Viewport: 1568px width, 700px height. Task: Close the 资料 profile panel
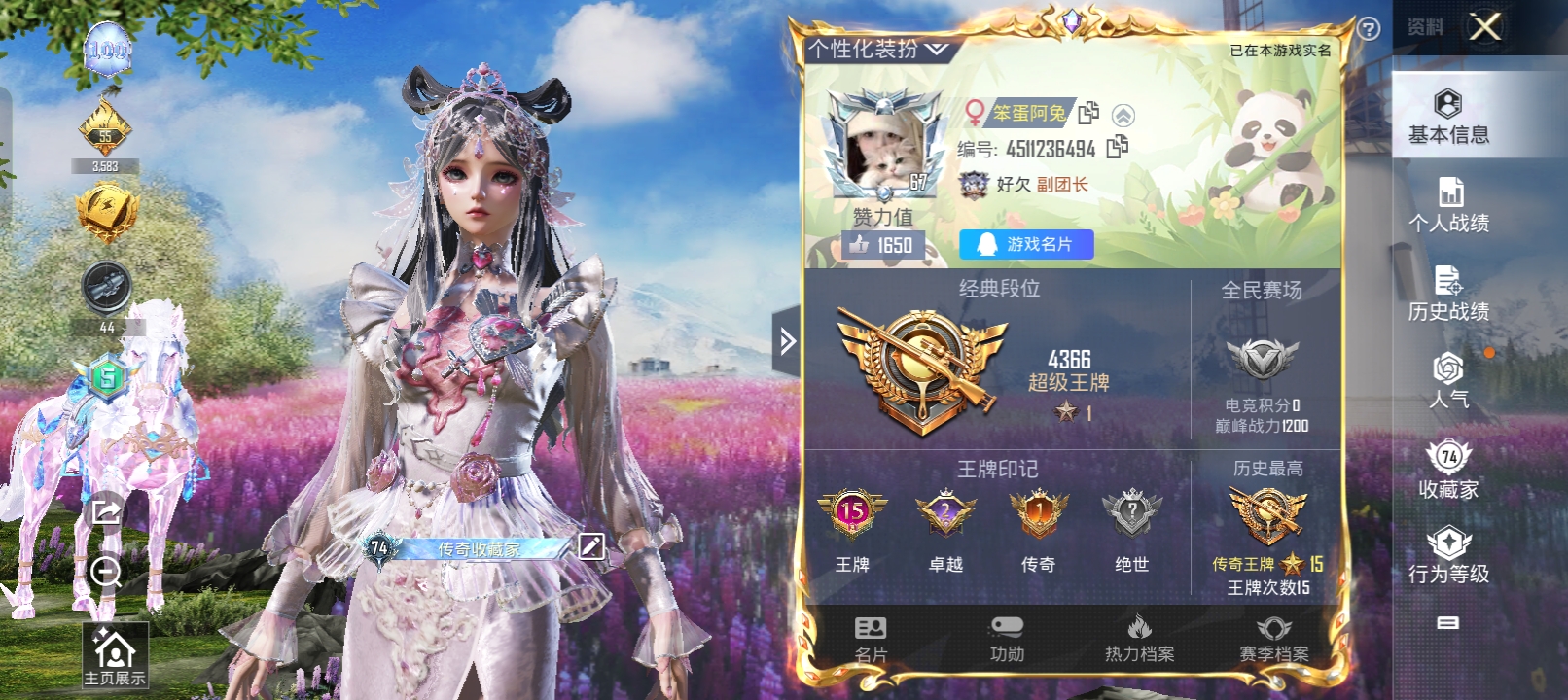tap(1484, 26)
